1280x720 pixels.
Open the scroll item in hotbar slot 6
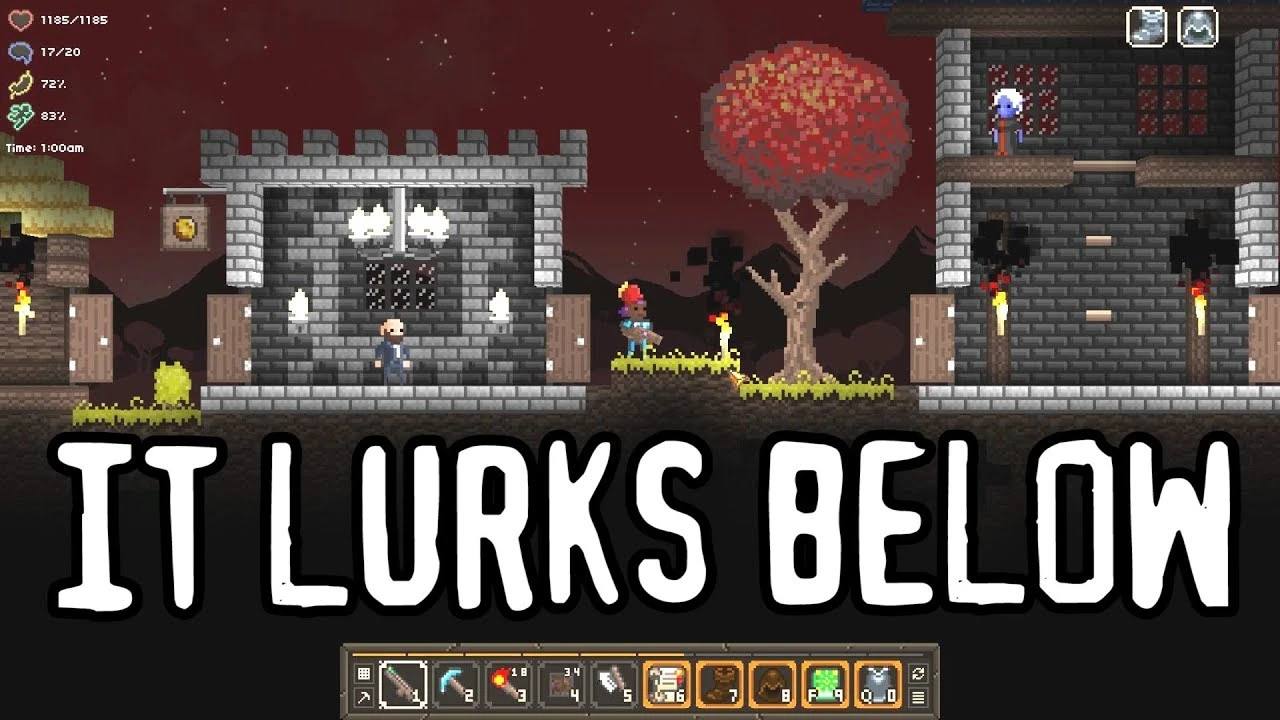666,683
